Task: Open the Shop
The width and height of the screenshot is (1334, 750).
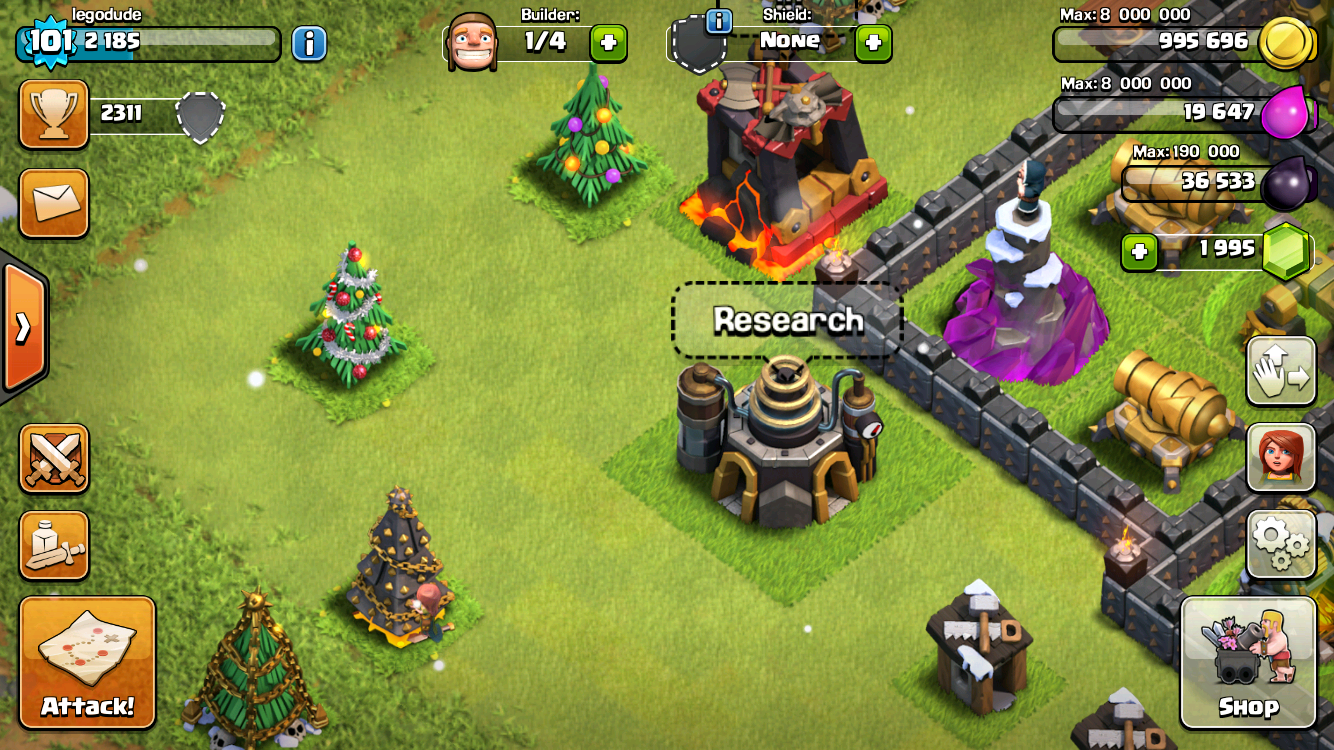Action: coord(1248,662)
